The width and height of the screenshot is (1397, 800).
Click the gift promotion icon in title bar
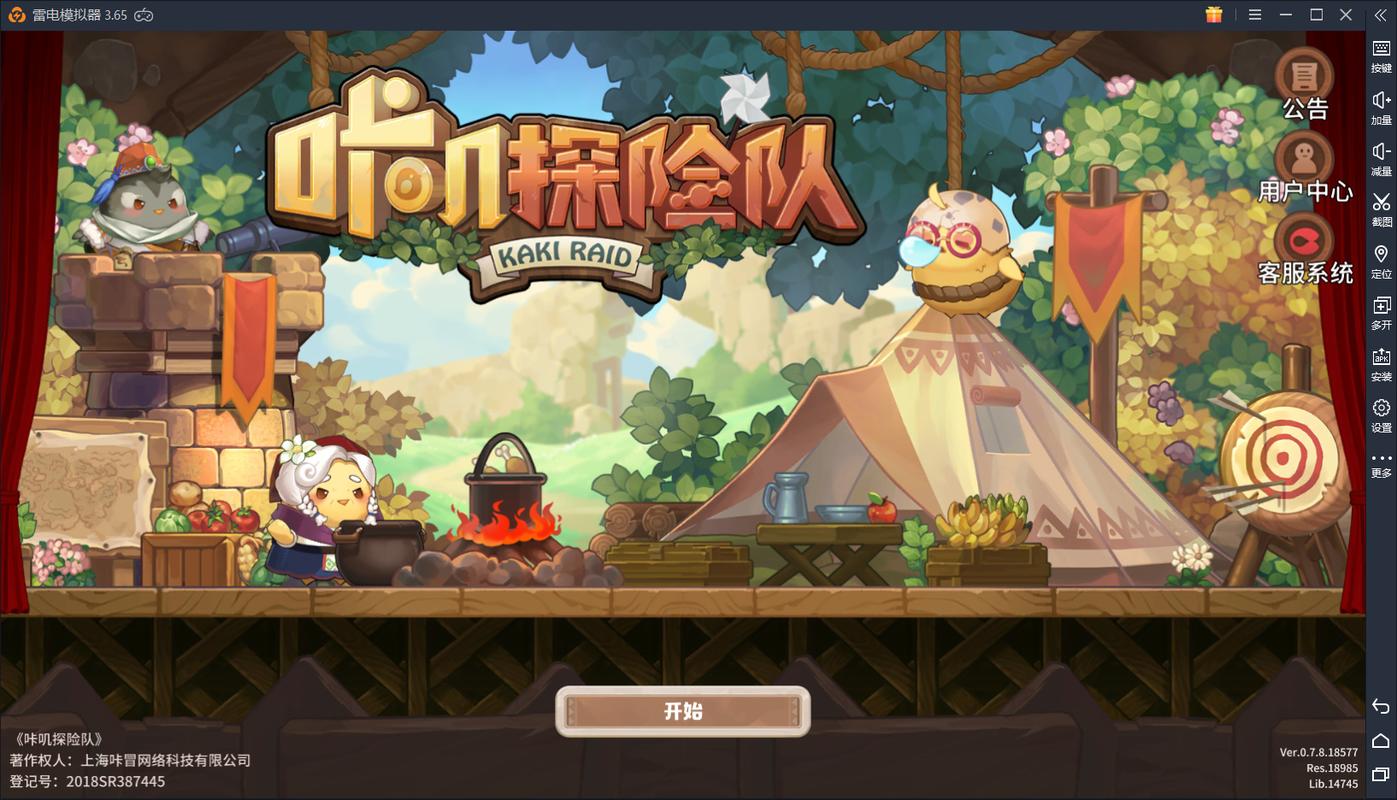(1213, 15)
